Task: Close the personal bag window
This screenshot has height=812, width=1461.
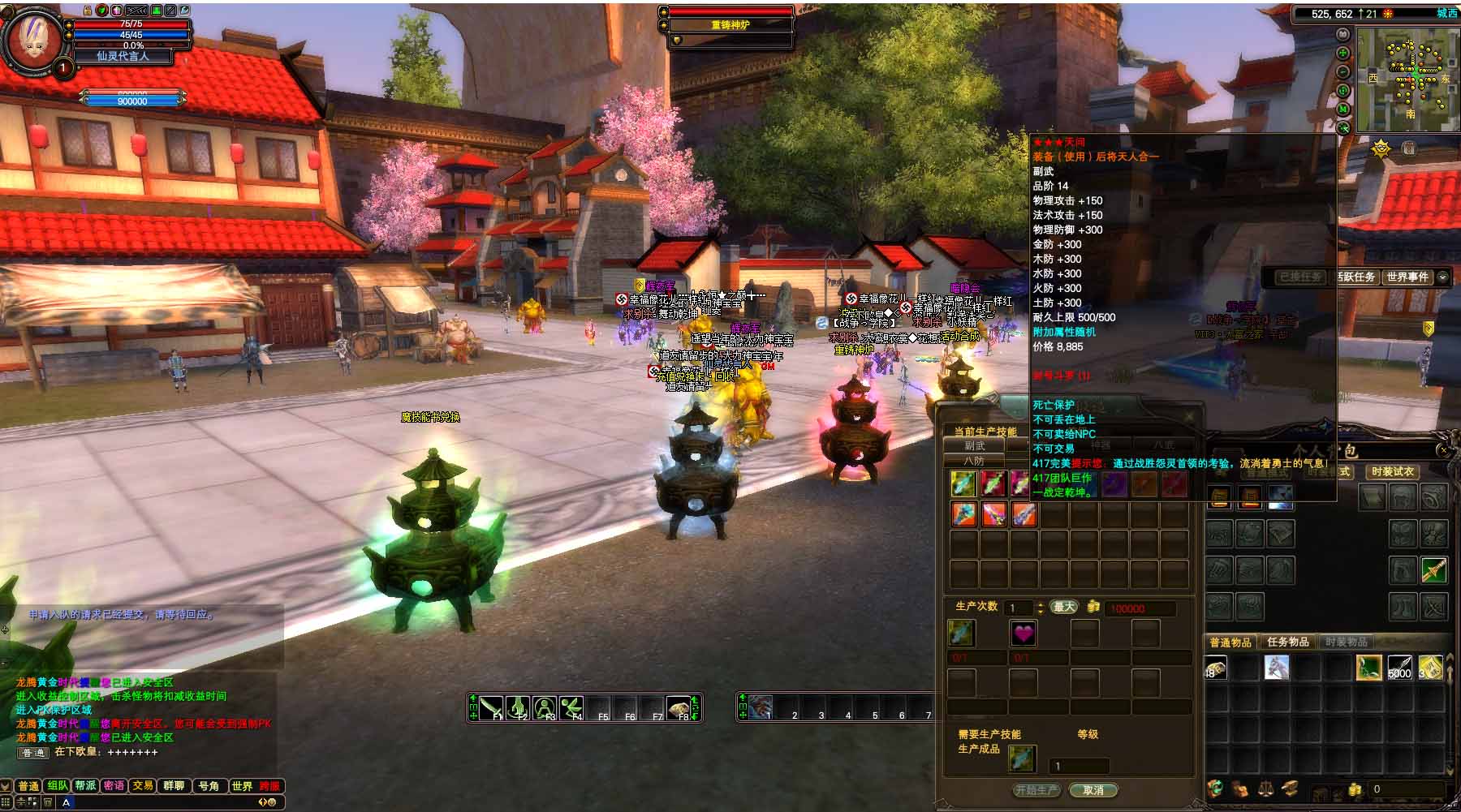Action: pyautogui.click(x=1443, y=449)
